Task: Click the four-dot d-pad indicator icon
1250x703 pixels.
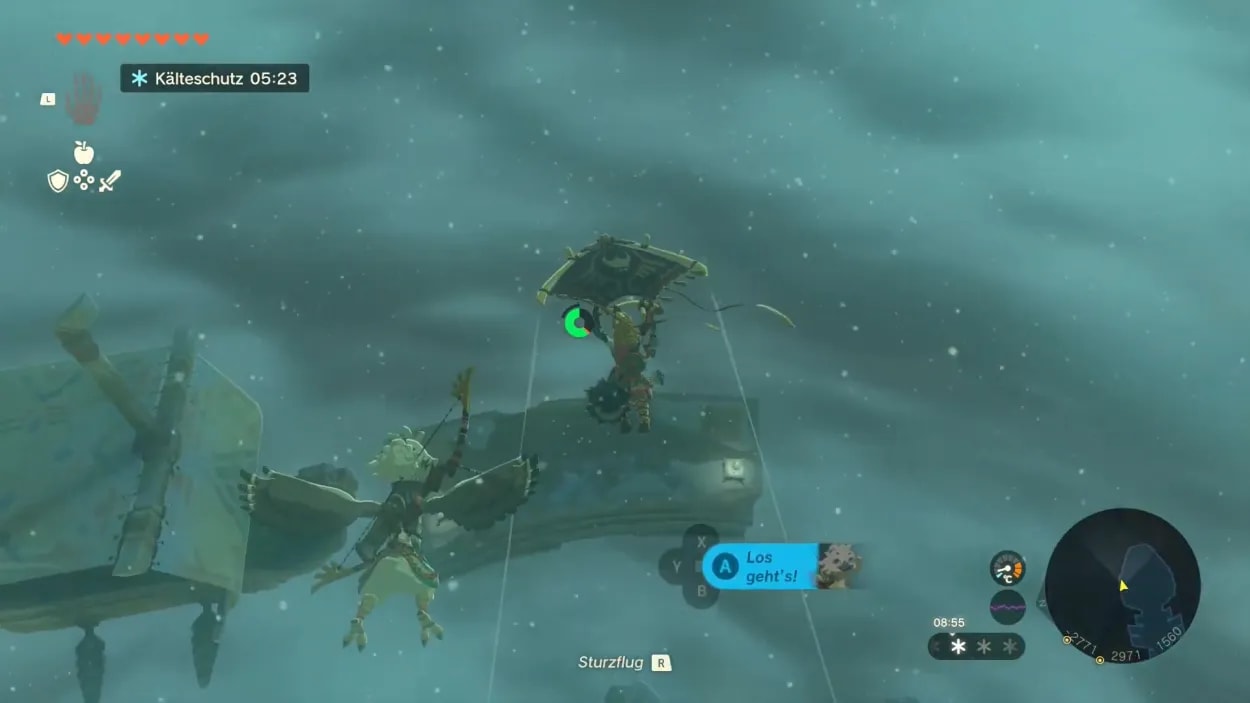Action: (84, 181)
